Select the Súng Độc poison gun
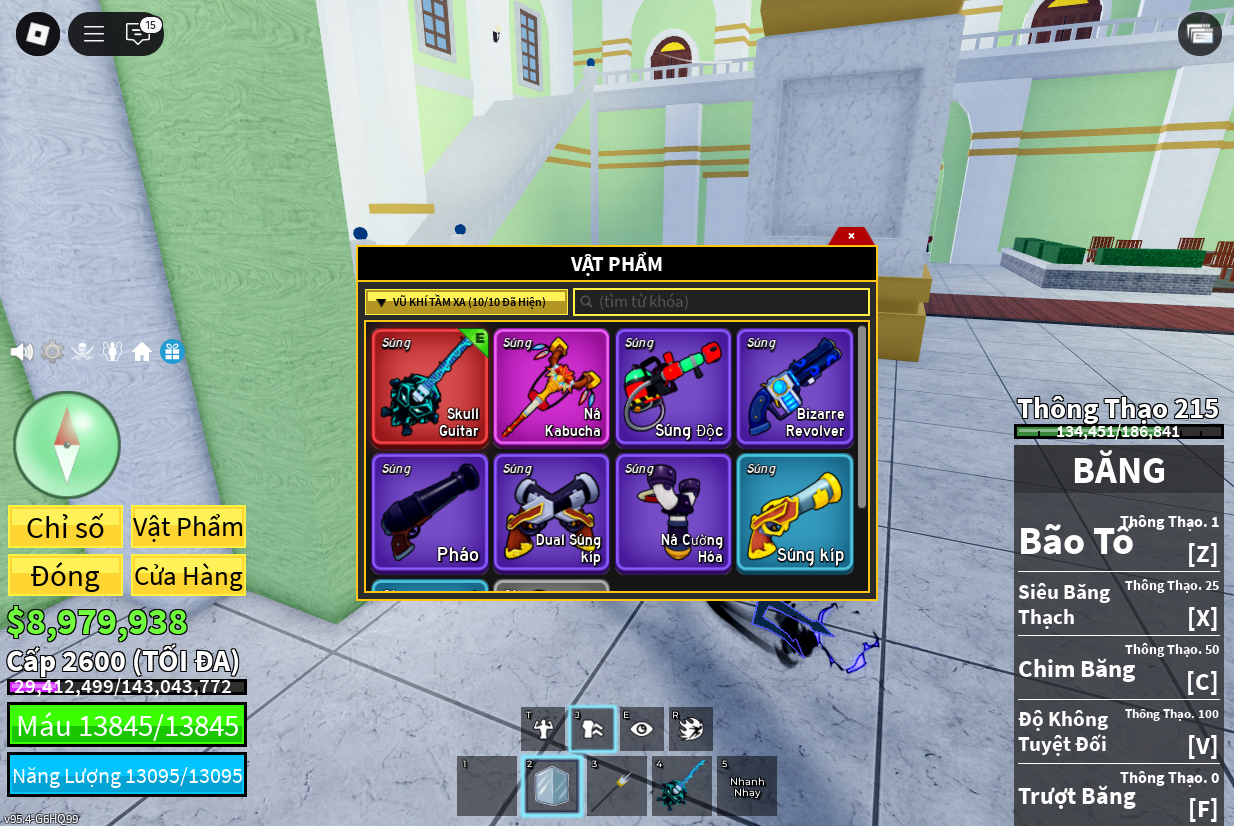The width and height of the screenshot is (1234, 826). pyautogui.click(x=673, y=387)
